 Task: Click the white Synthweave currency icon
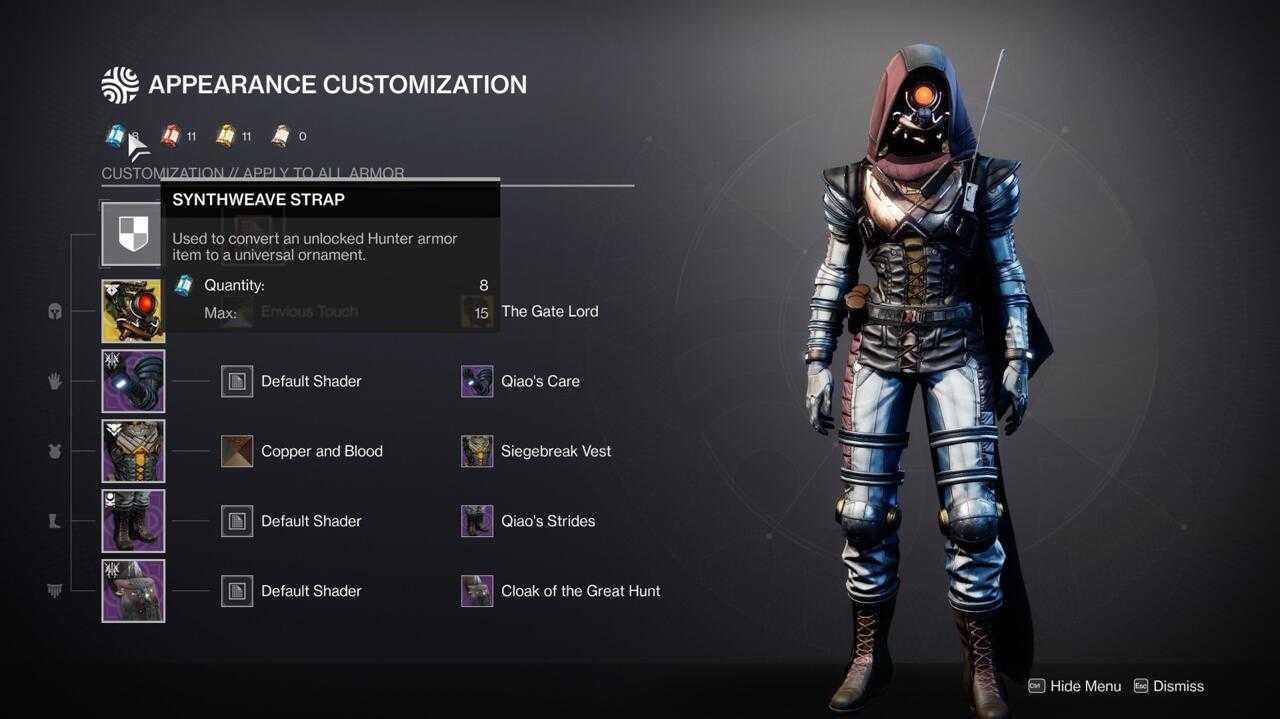point(281,136)
